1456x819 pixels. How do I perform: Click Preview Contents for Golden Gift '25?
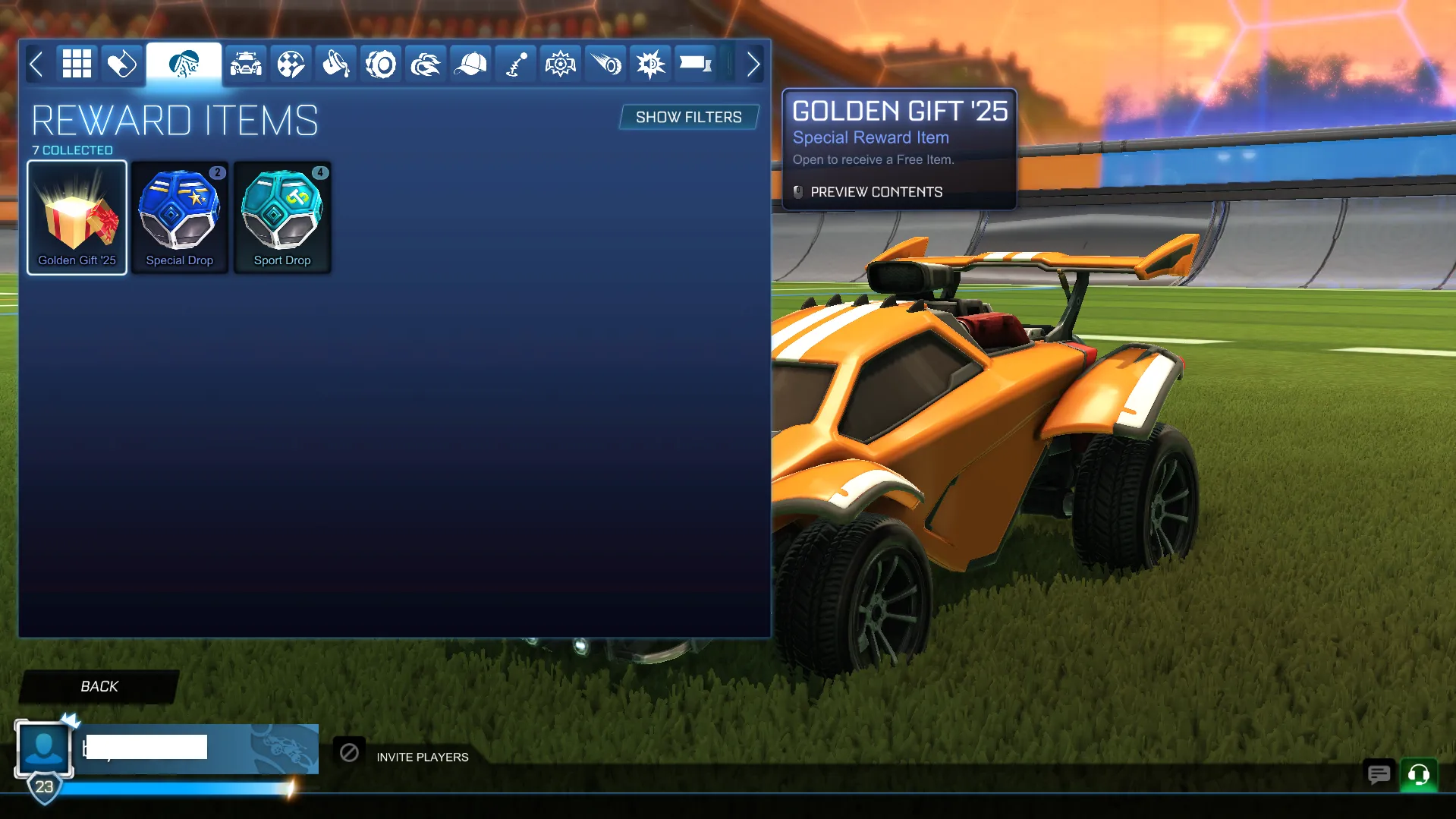pyautogui.click(x=876, y=192)
